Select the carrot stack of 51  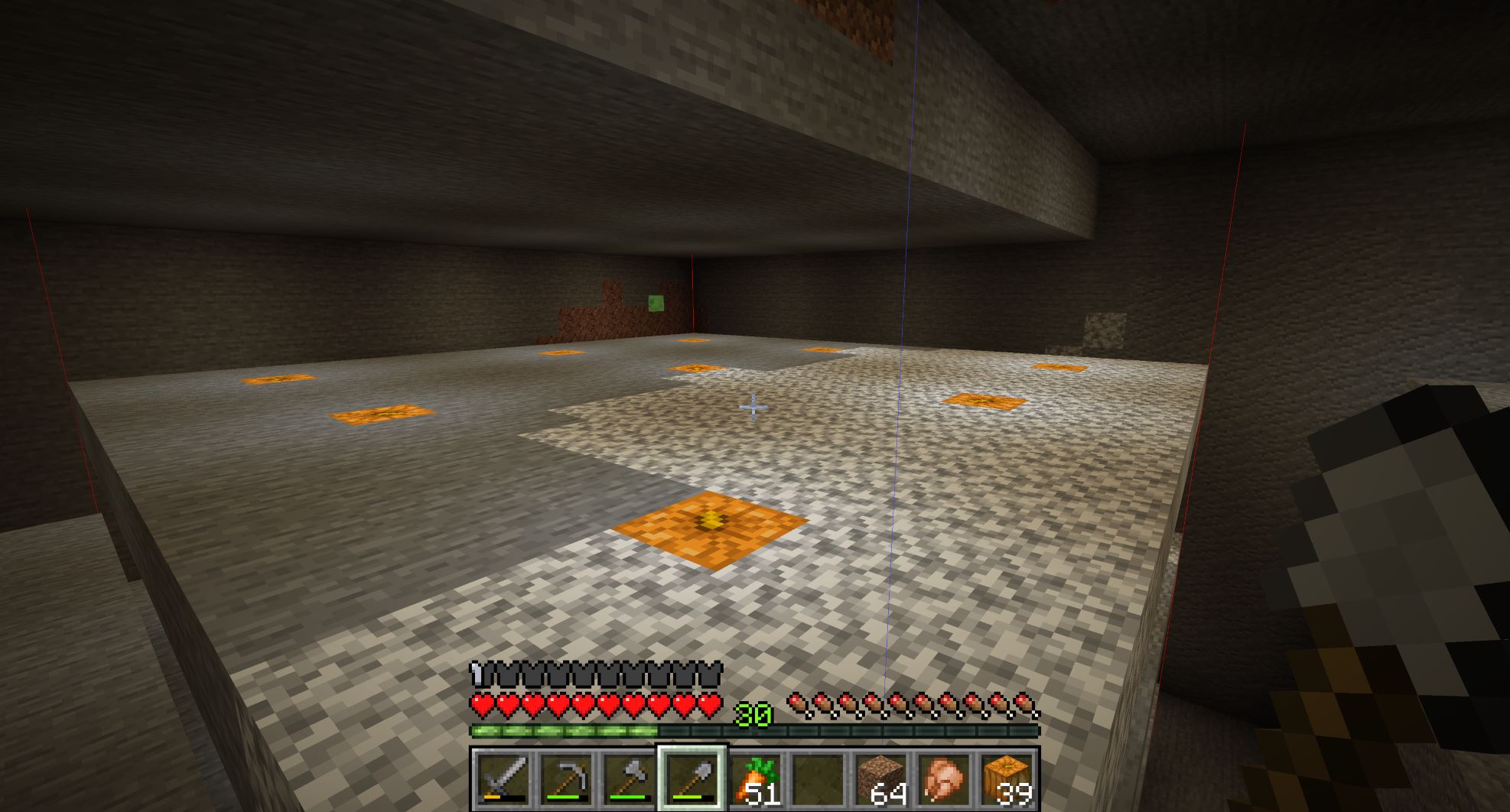click(x=755, y=779)
